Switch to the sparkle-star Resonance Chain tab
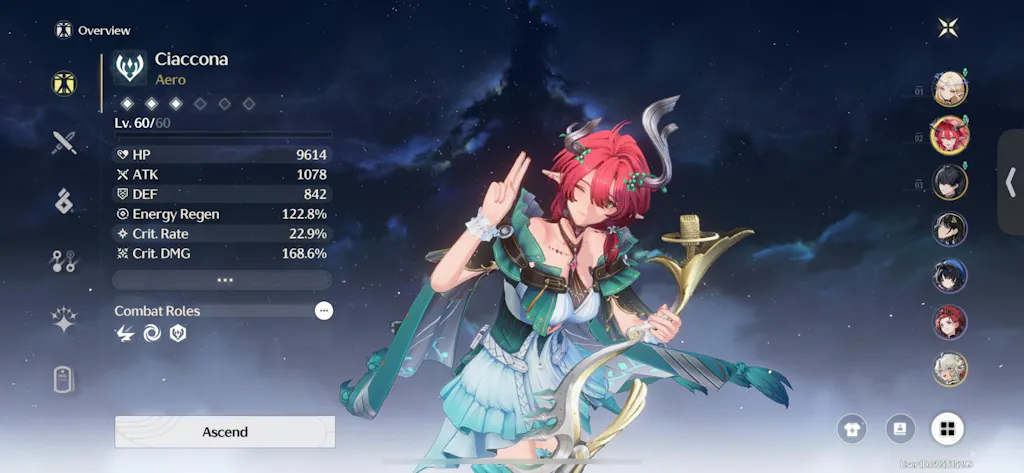The height and width of the screenshot is (473, 1024). tap(65, 320)
